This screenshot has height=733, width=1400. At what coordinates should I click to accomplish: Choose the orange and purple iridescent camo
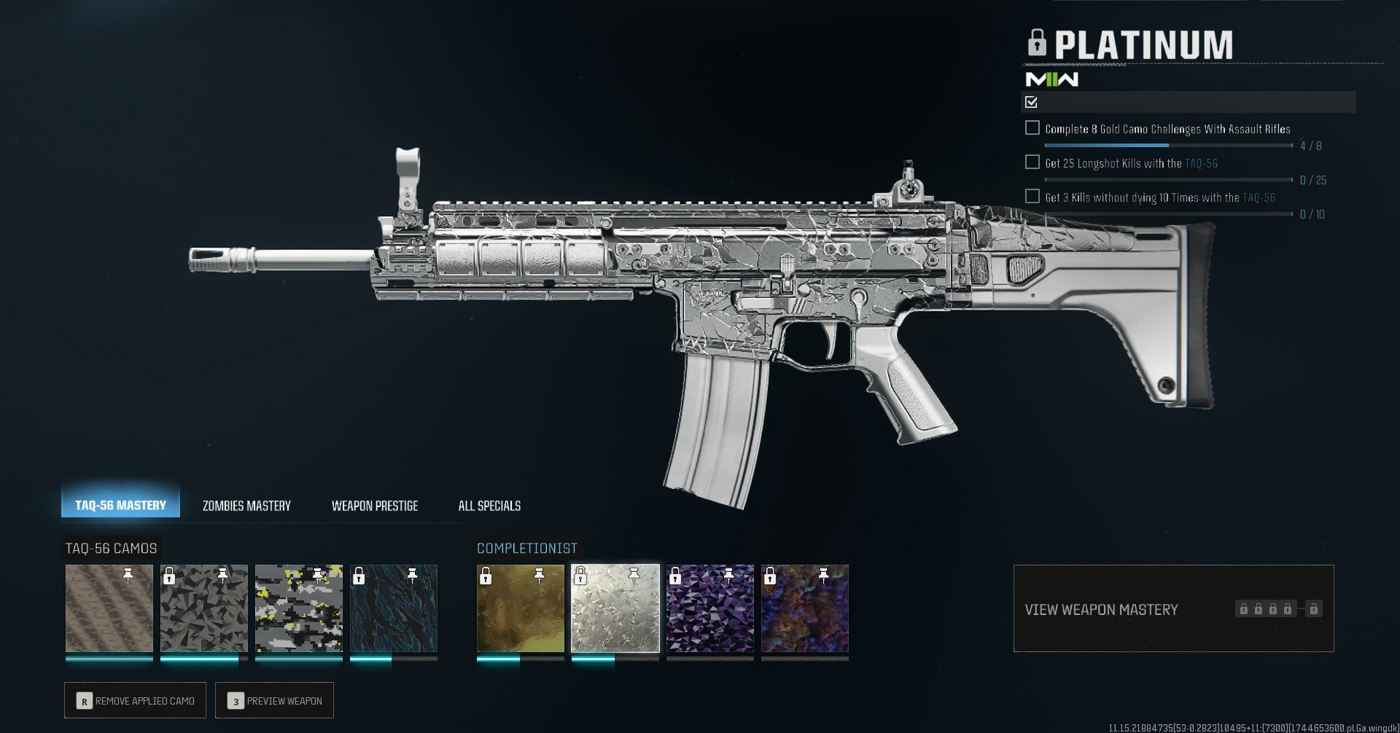pyautogui.click(x=804, y=608)
